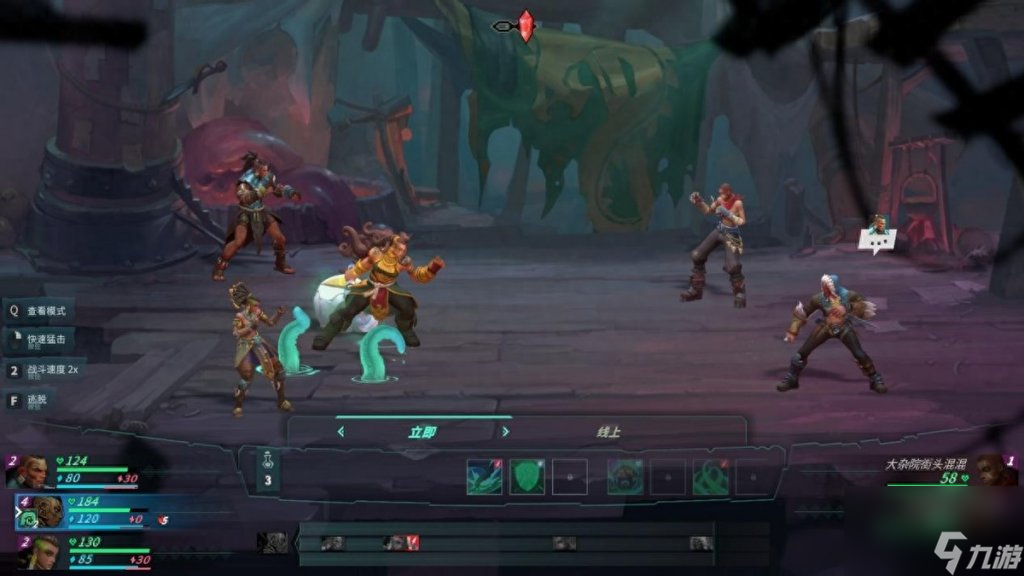Toggle the 快速猛击 quick strike option
This screenshot has width=1024, height=576.
pos(45,341)
